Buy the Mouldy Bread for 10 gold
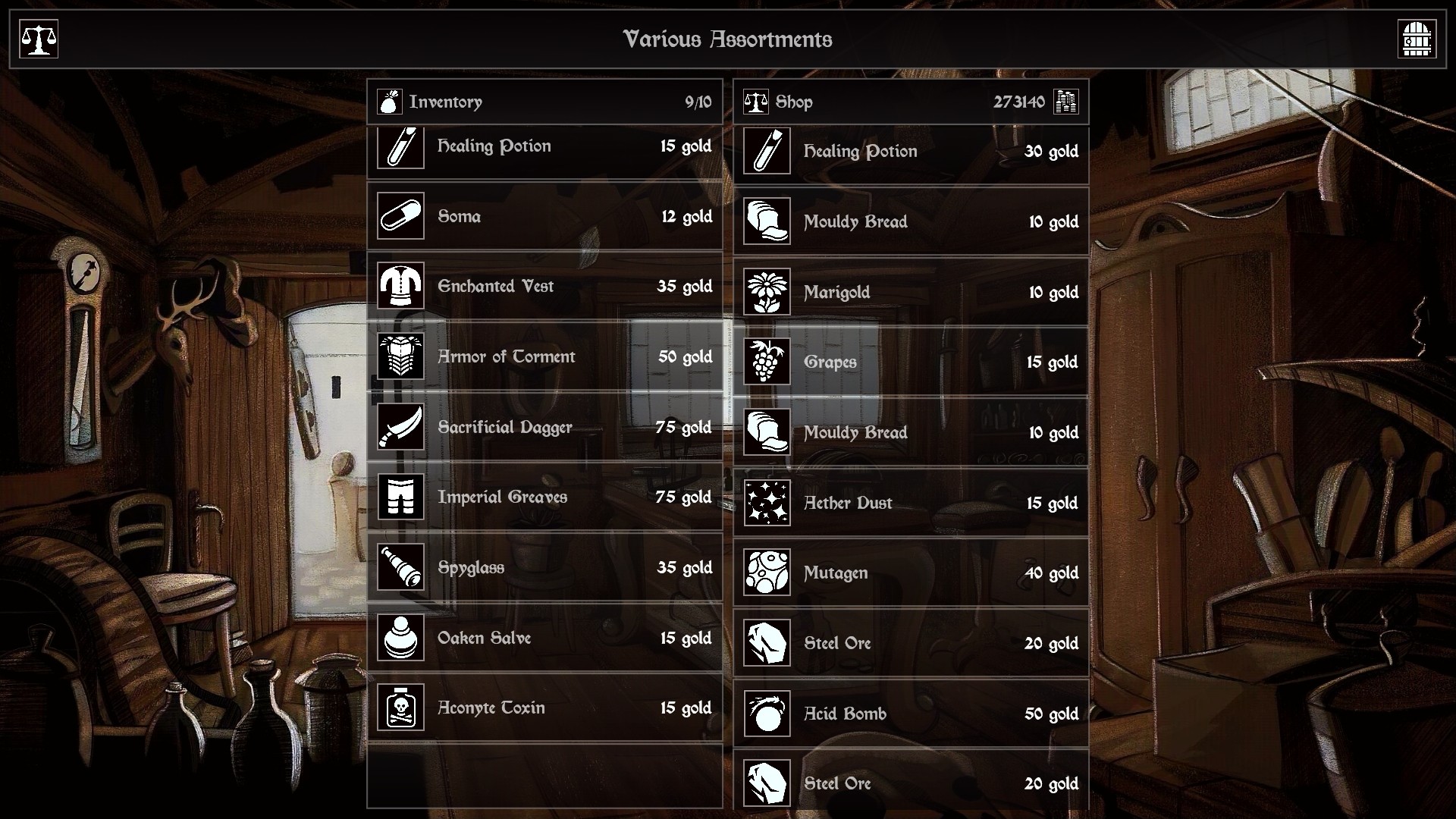Viewport: 1456px width, 819px height. pos(910,222)
